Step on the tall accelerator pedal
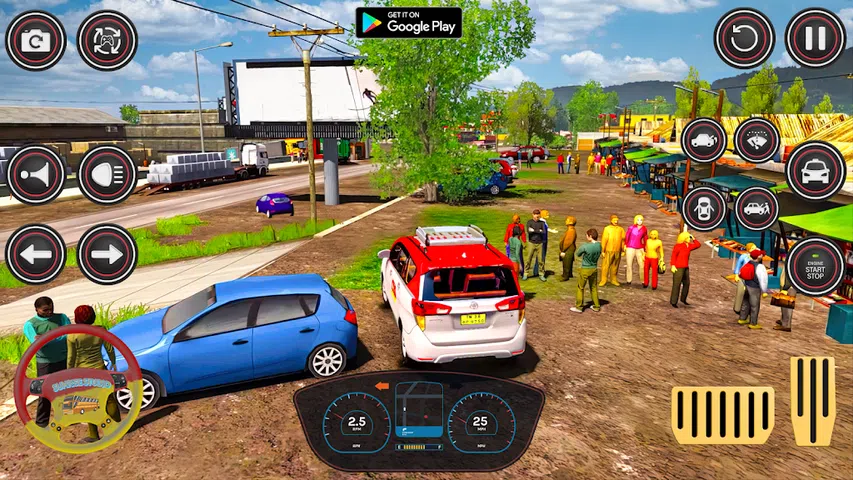The width and height of the screenshot is (853, 480). 812,400
